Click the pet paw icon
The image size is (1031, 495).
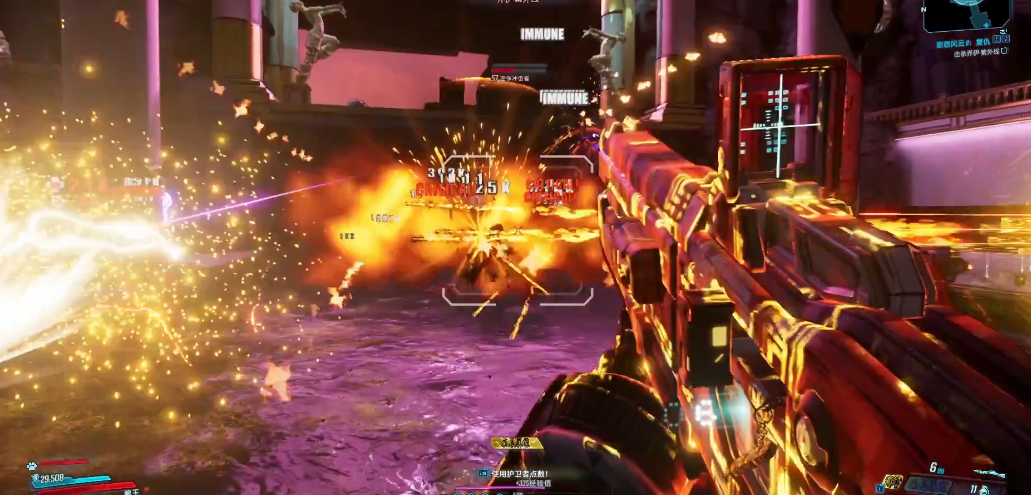pos(33,465)
